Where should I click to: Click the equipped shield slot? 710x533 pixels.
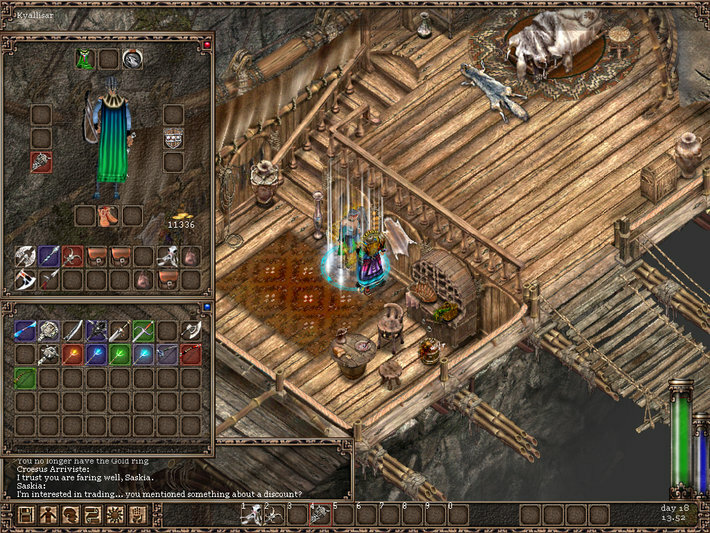point(173,138)
